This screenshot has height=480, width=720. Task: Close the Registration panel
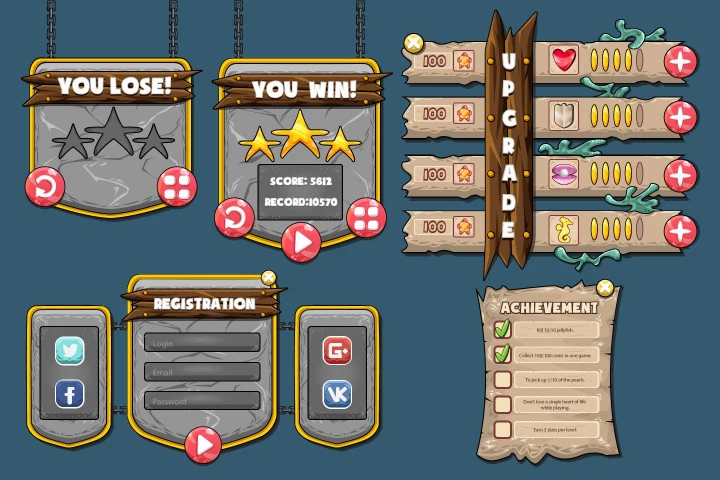click(x=268, y=278)
